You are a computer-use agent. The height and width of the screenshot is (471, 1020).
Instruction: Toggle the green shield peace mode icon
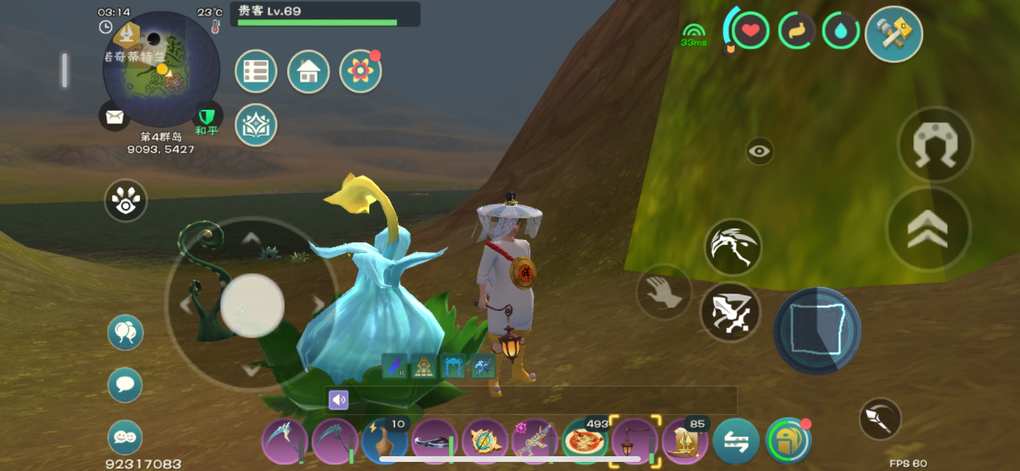tap(208, 116)
